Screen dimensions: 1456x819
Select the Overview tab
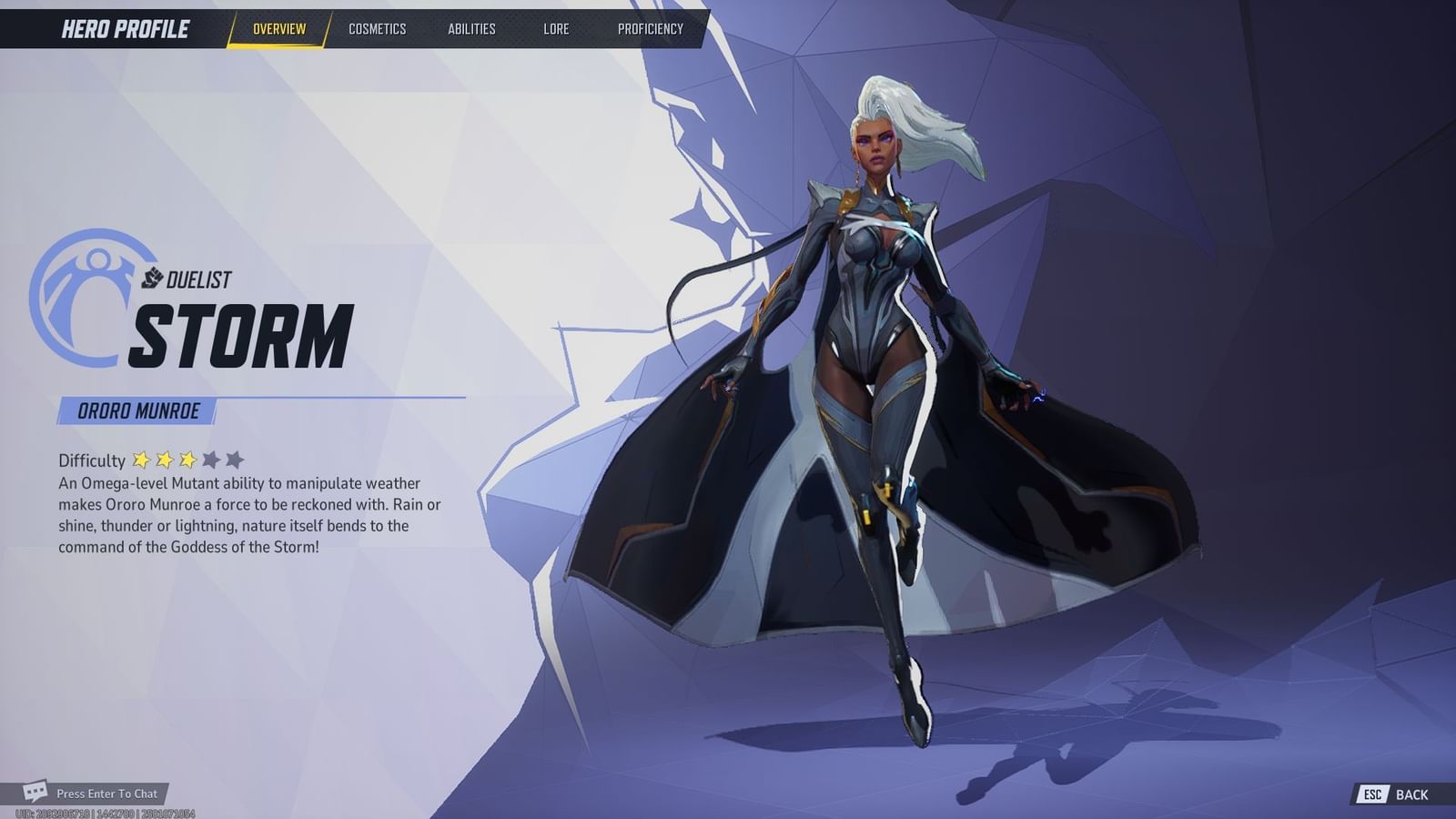coord(279,28)
